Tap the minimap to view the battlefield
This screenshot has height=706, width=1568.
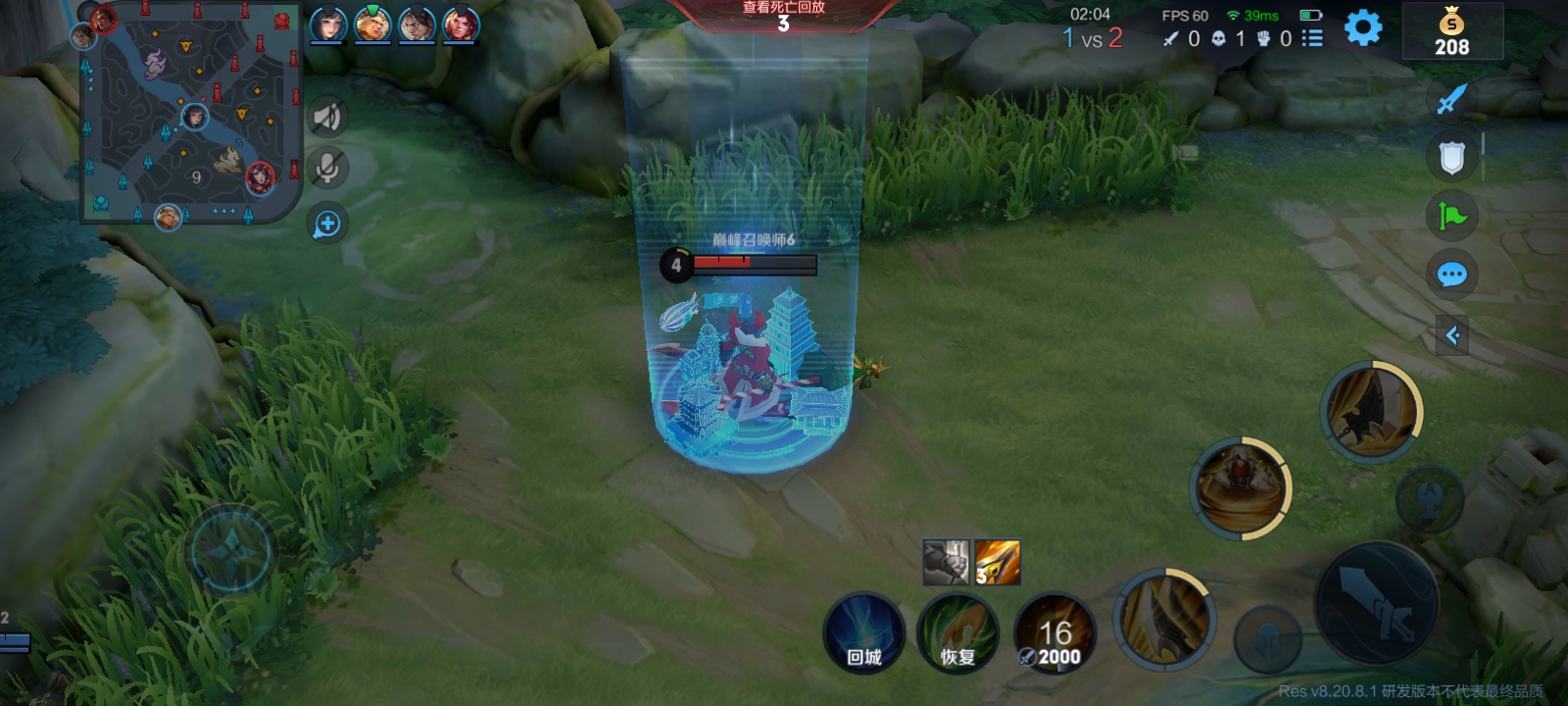tap(190, 112)
